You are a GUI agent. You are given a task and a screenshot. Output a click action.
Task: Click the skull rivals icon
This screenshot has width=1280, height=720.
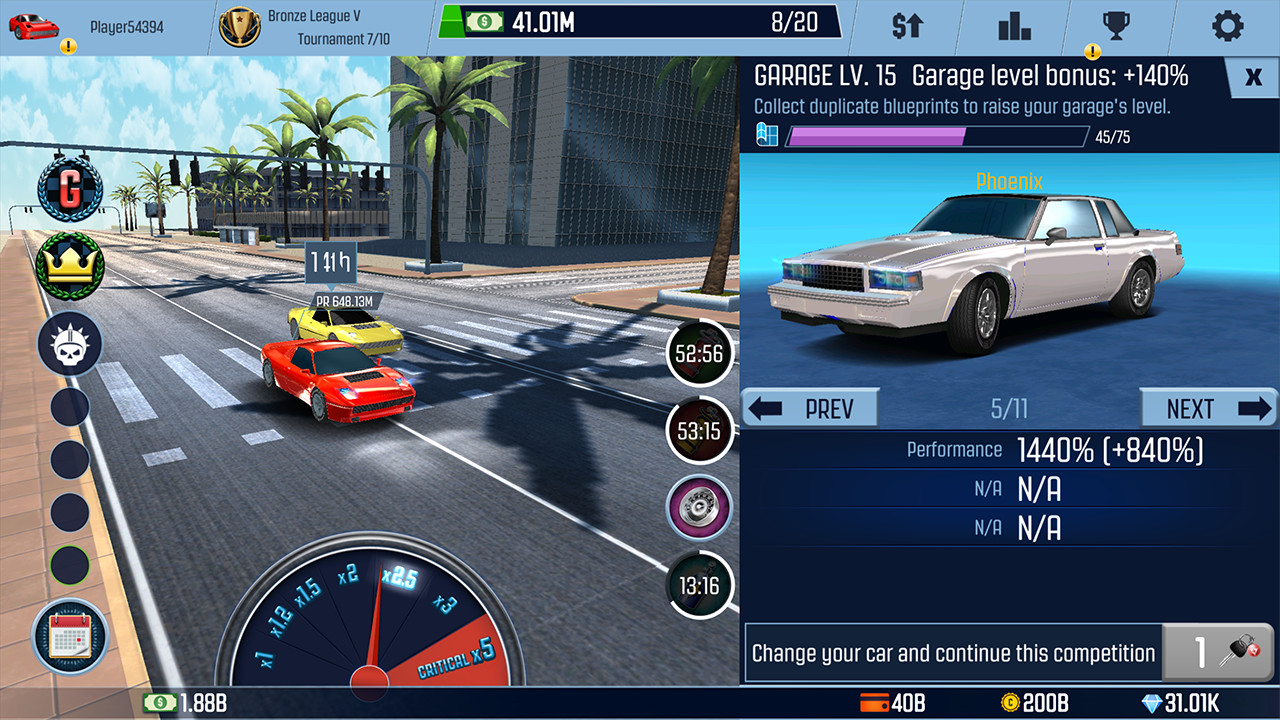click(69, 343)
